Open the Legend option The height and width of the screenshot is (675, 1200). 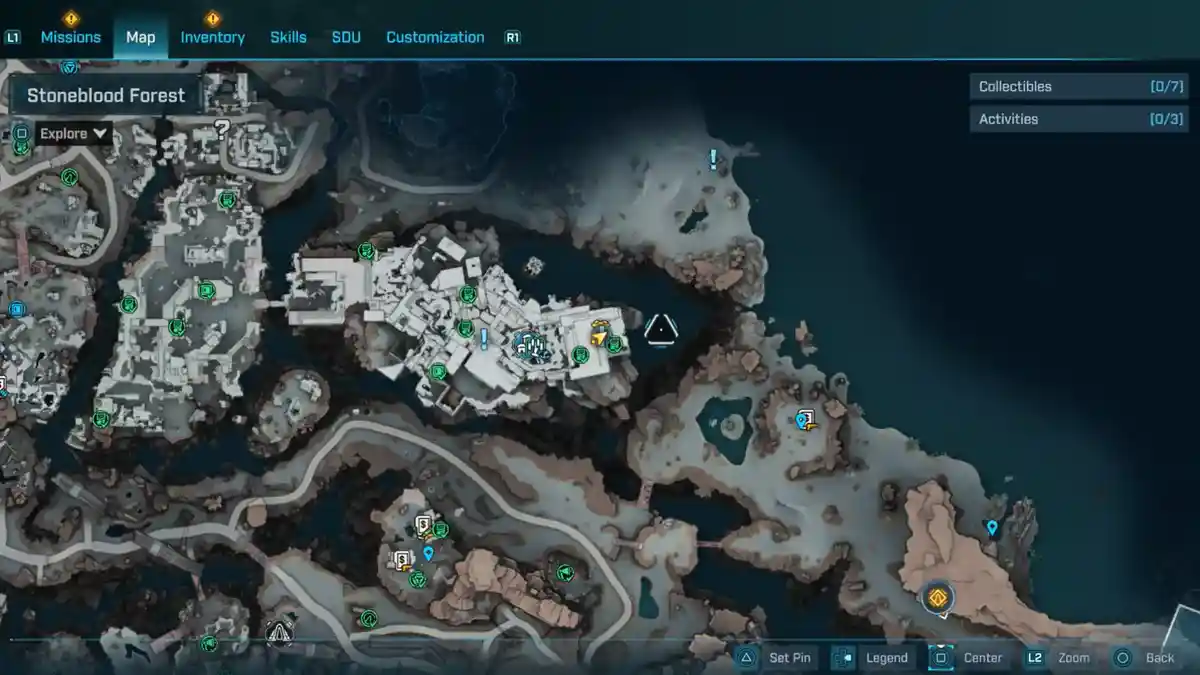872,657
